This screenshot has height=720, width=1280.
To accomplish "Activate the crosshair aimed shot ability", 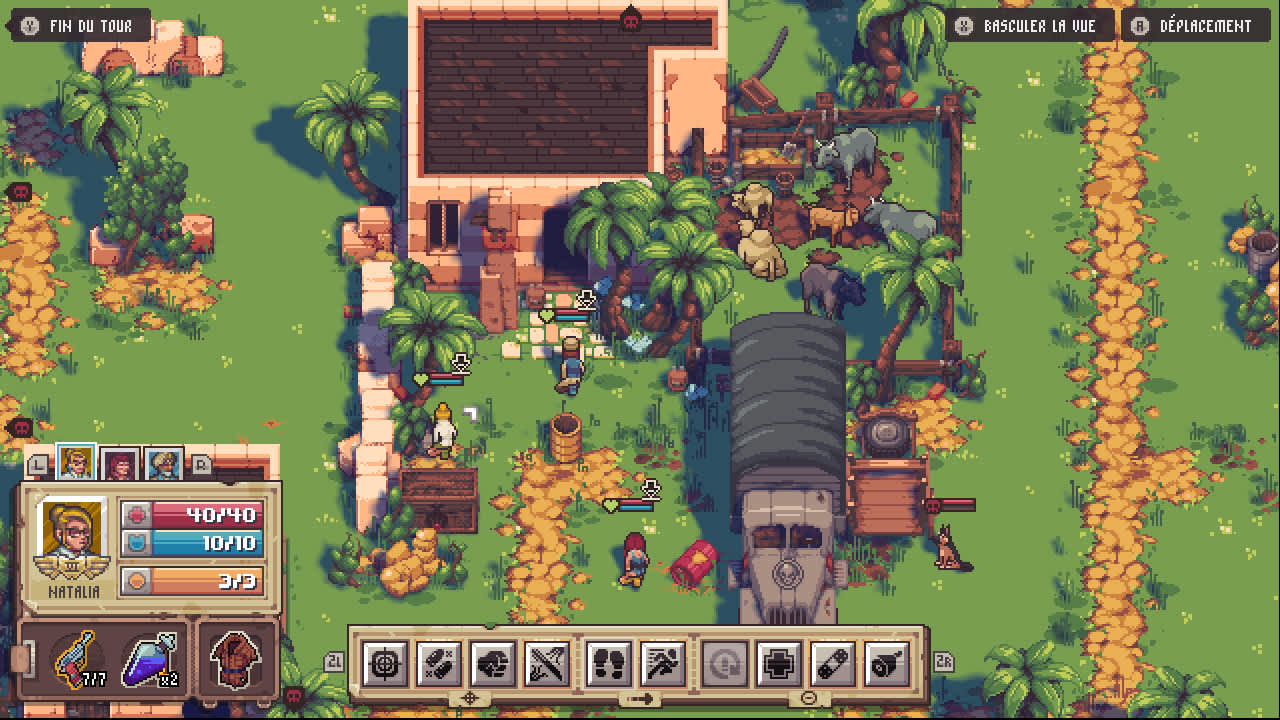I will 384,663.
